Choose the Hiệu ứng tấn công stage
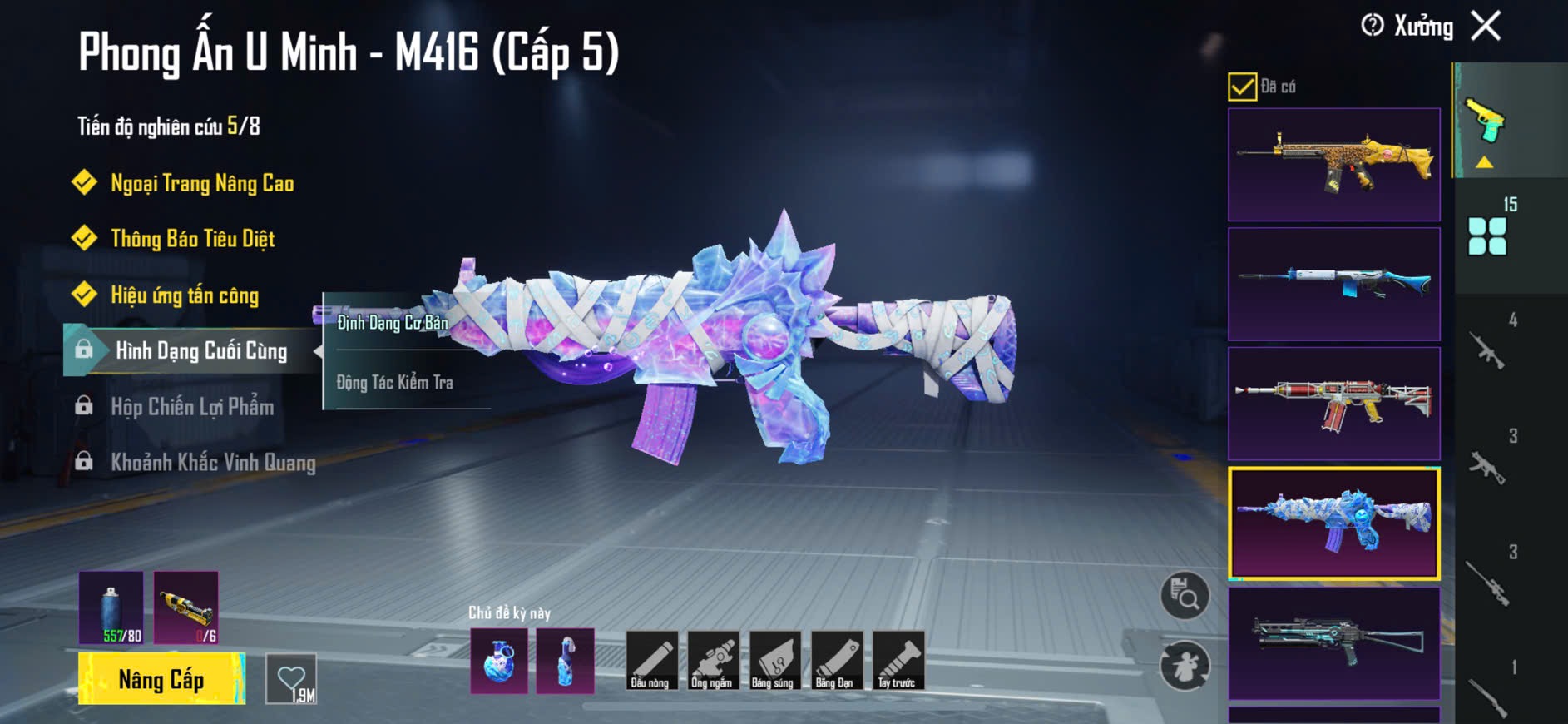 (184, 295)
